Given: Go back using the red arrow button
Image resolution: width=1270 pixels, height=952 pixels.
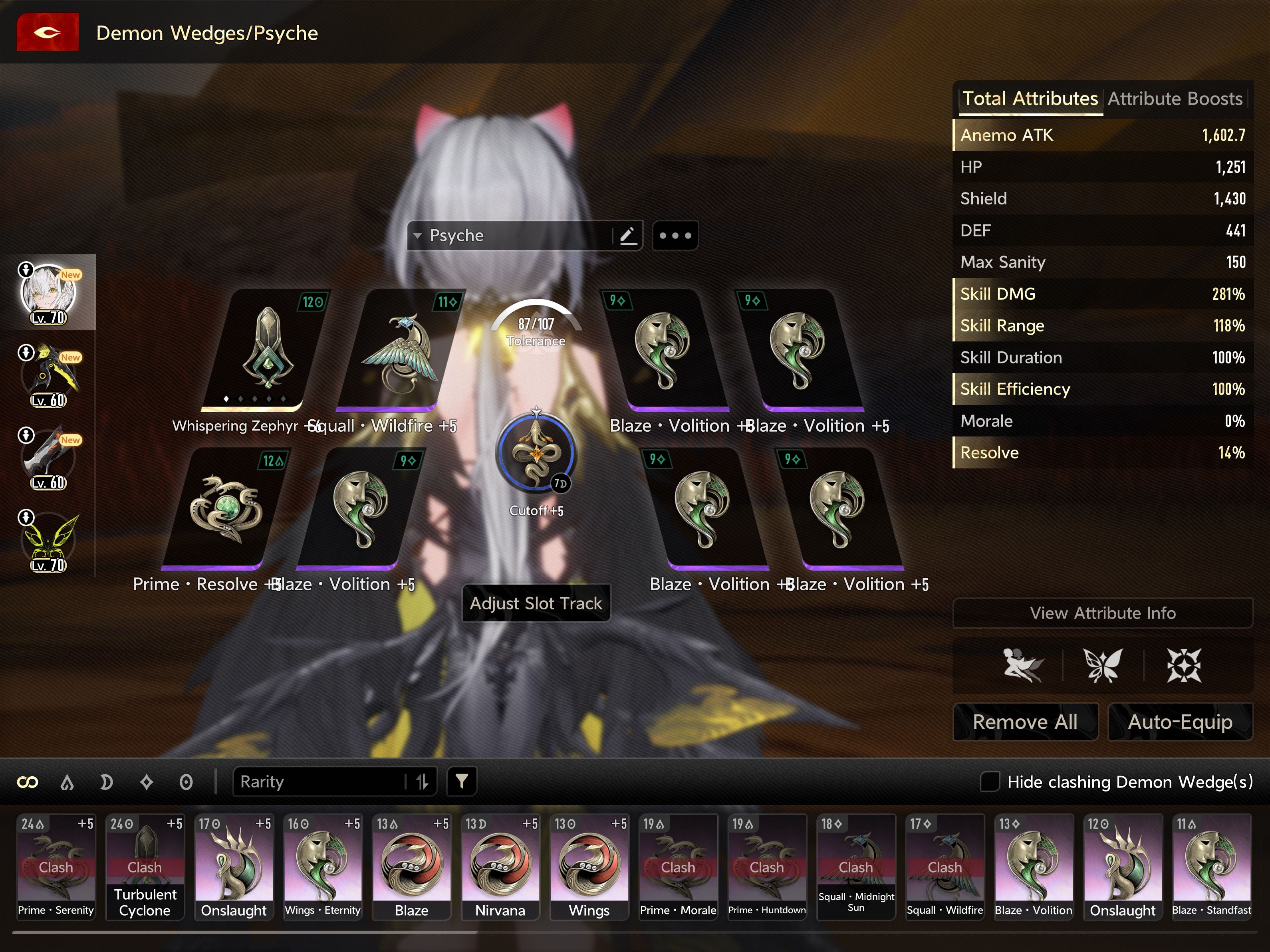Looking at the screenshot, I should tap(48, 33).
